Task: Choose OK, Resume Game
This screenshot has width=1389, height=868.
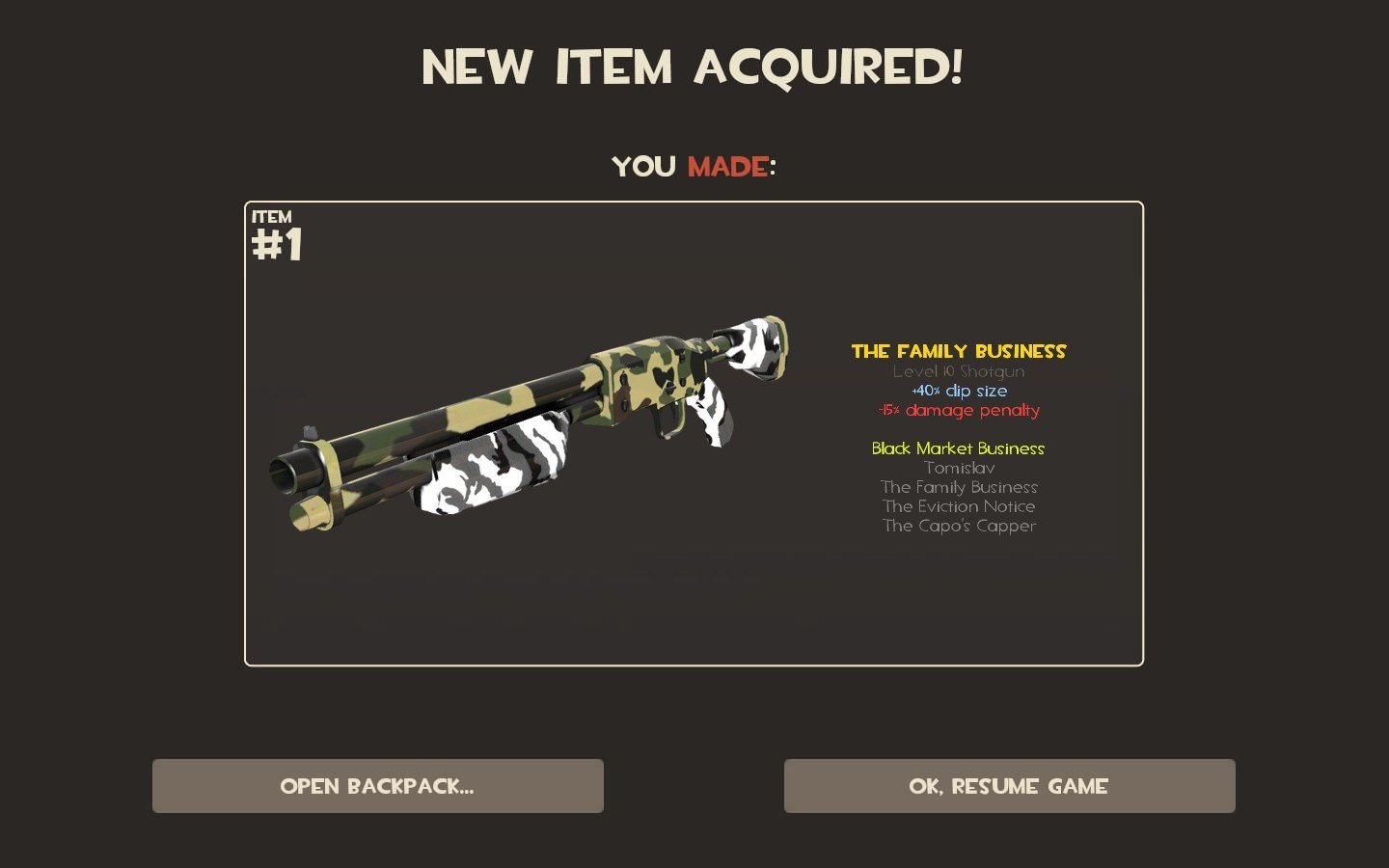Action: (x=1009, y=786)
